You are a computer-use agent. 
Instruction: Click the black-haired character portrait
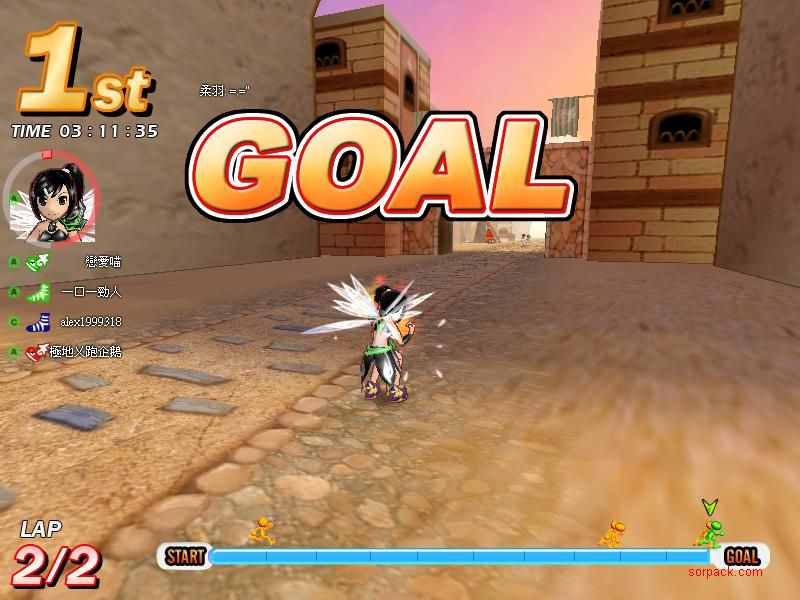52,202
